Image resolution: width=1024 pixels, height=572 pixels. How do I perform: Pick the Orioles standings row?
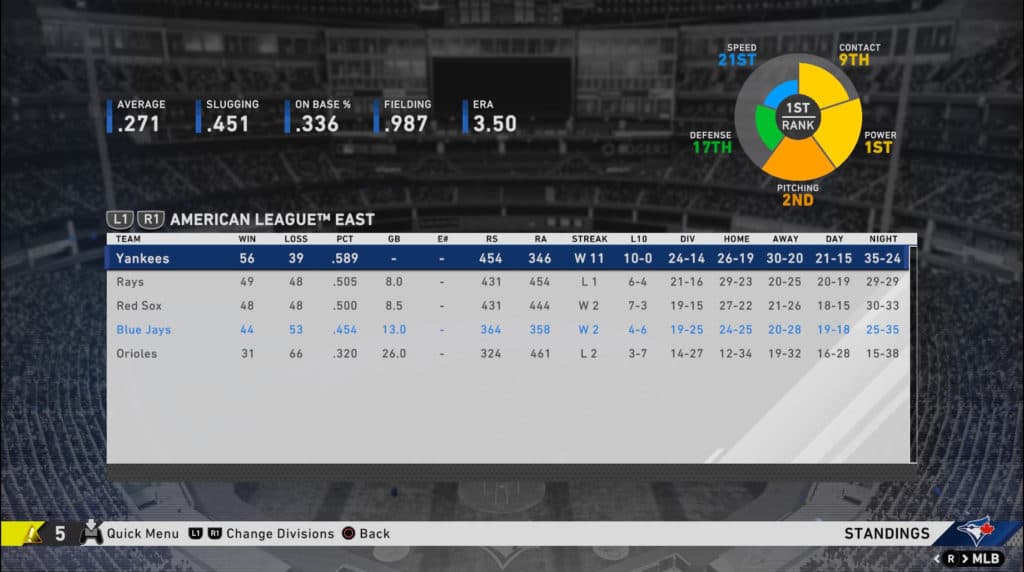tap(136, 354)
